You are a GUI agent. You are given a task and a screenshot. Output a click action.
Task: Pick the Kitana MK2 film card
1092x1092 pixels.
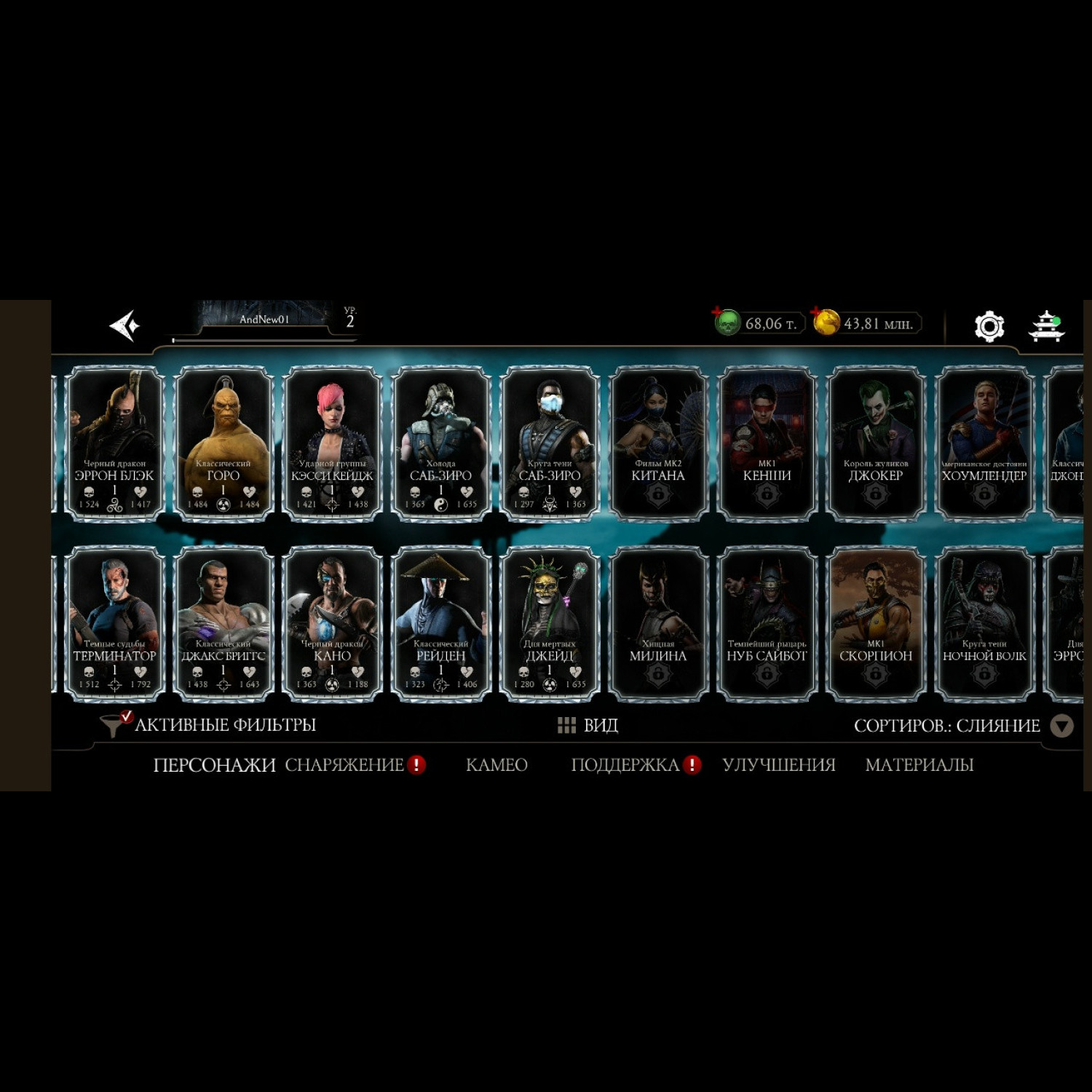coord(658,443)
